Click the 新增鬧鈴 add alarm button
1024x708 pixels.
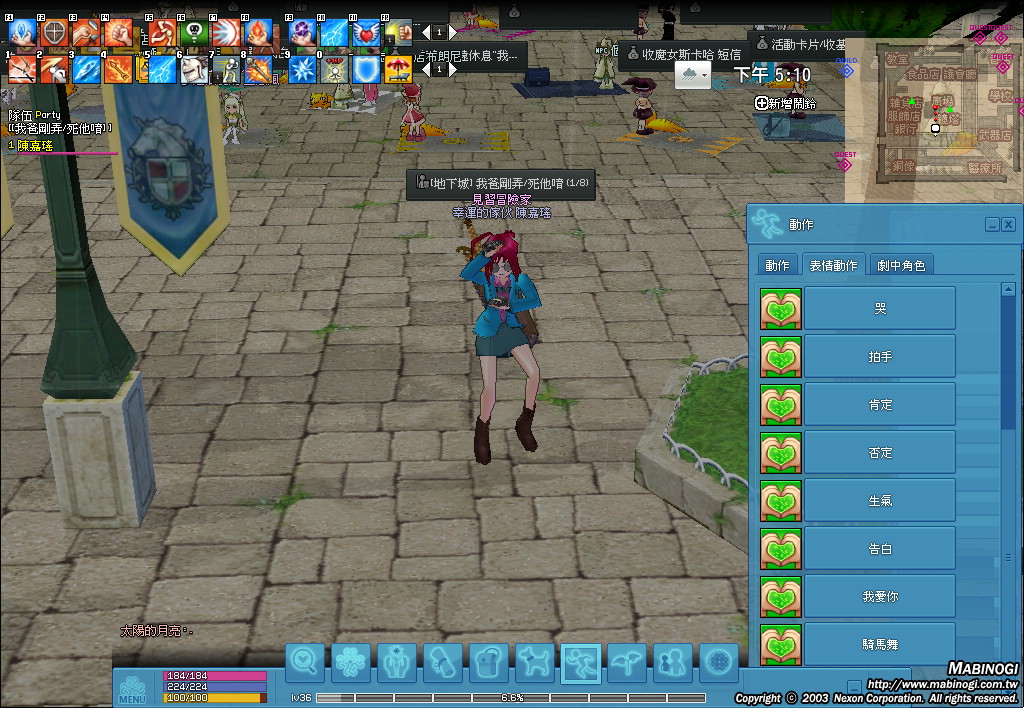(786, 103)
